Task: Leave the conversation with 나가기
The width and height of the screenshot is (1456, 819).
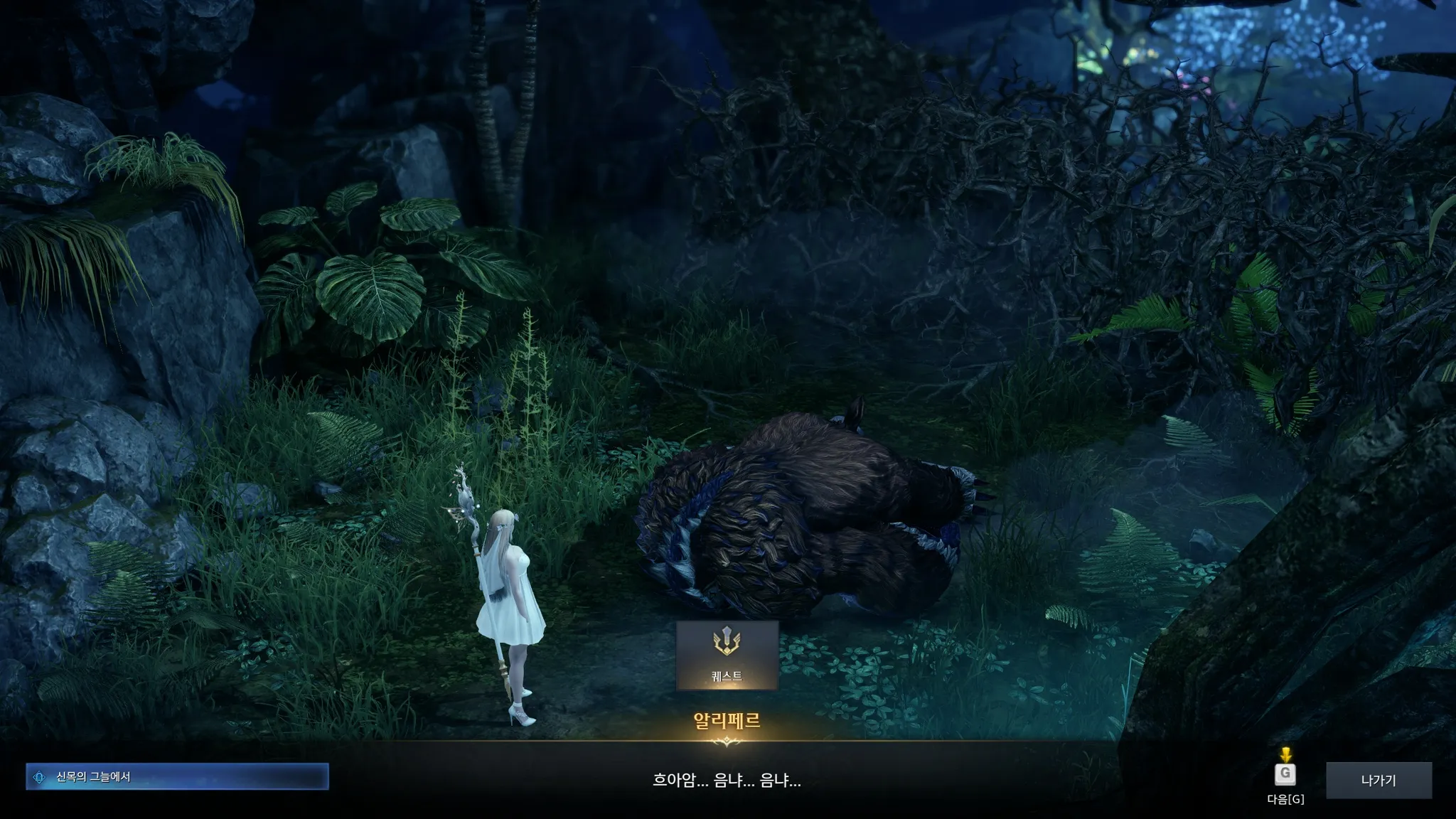Action: click(x=1378, y=781)
